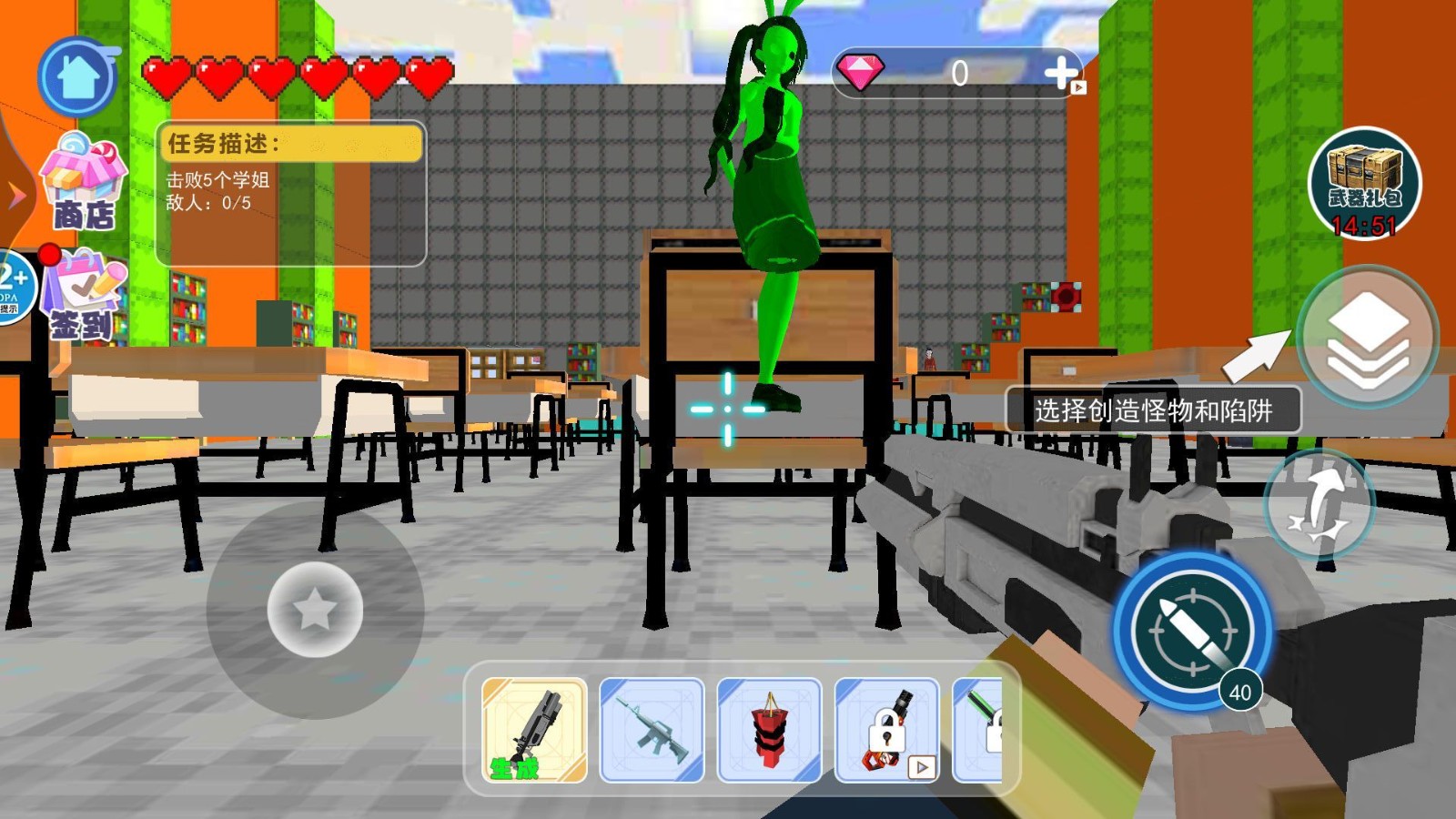Tap the jump button
1456x819 pixels.
[1319, 503]
